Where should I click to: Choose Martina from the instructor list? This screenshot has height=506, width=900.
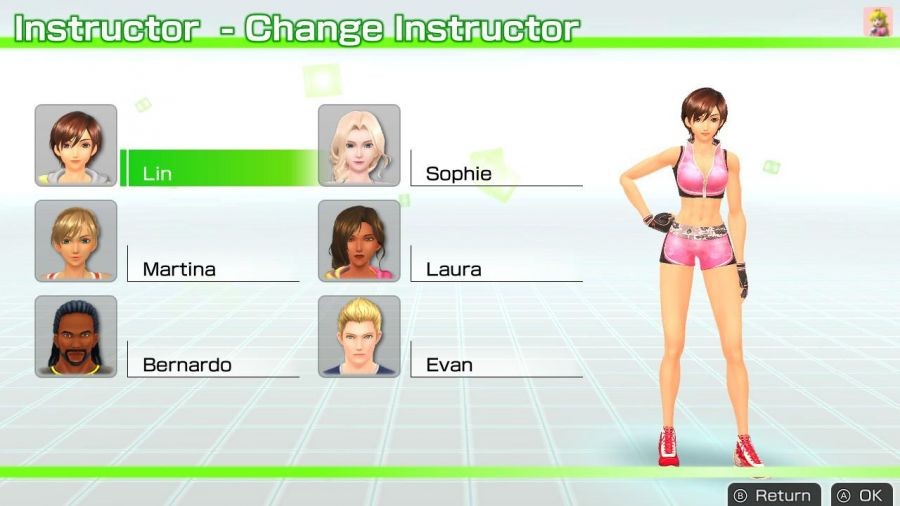pos(212,268)
